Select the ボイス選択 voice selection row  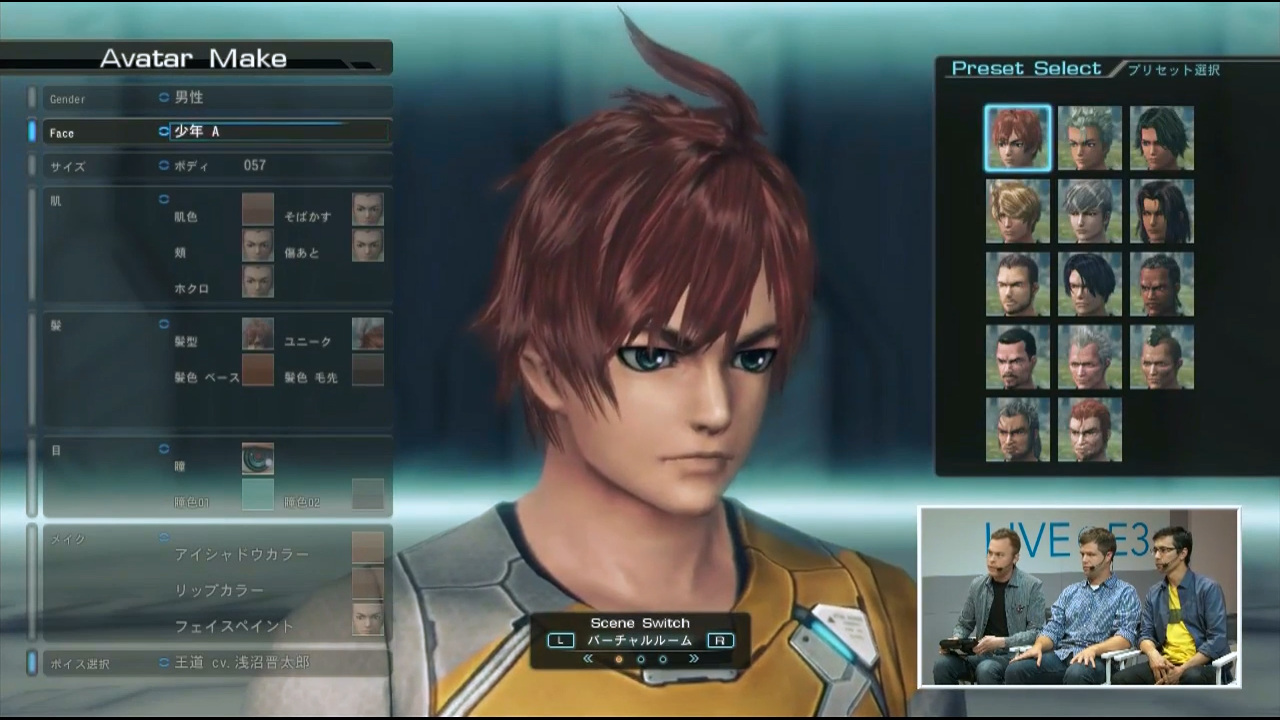(210, 662)
